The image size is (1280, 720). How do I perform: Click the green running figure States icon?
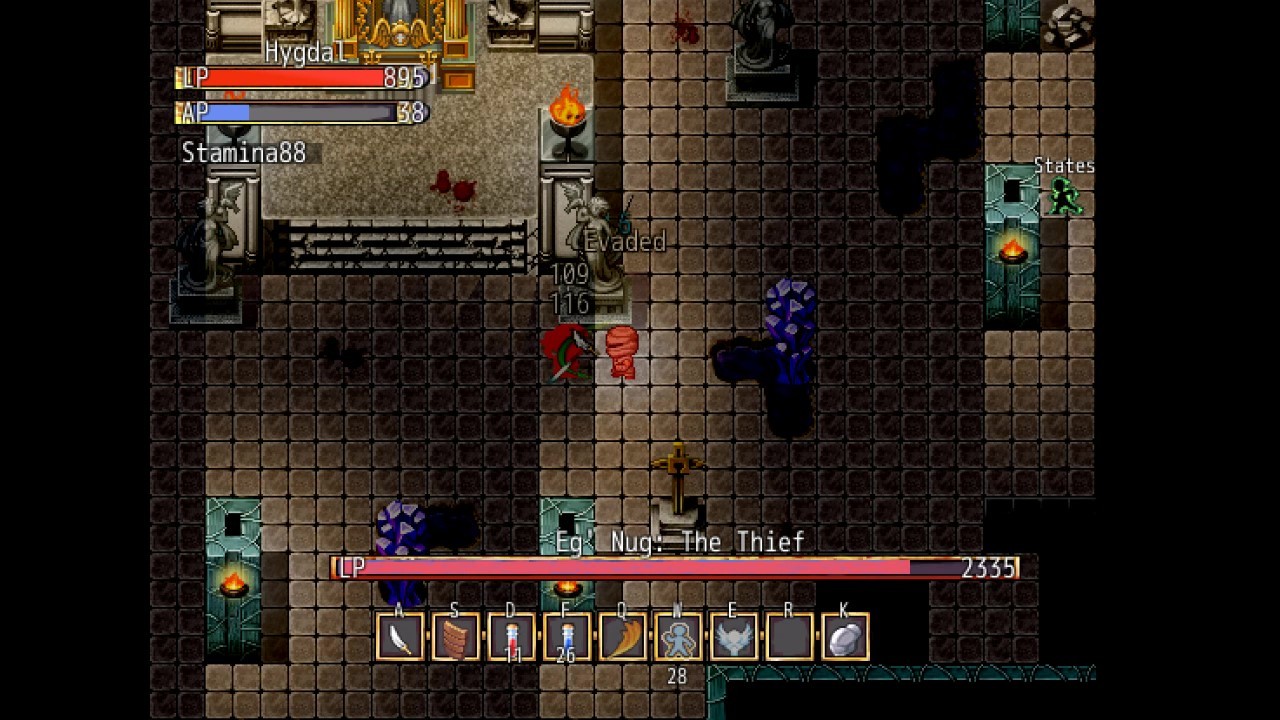pos(1063,198)
